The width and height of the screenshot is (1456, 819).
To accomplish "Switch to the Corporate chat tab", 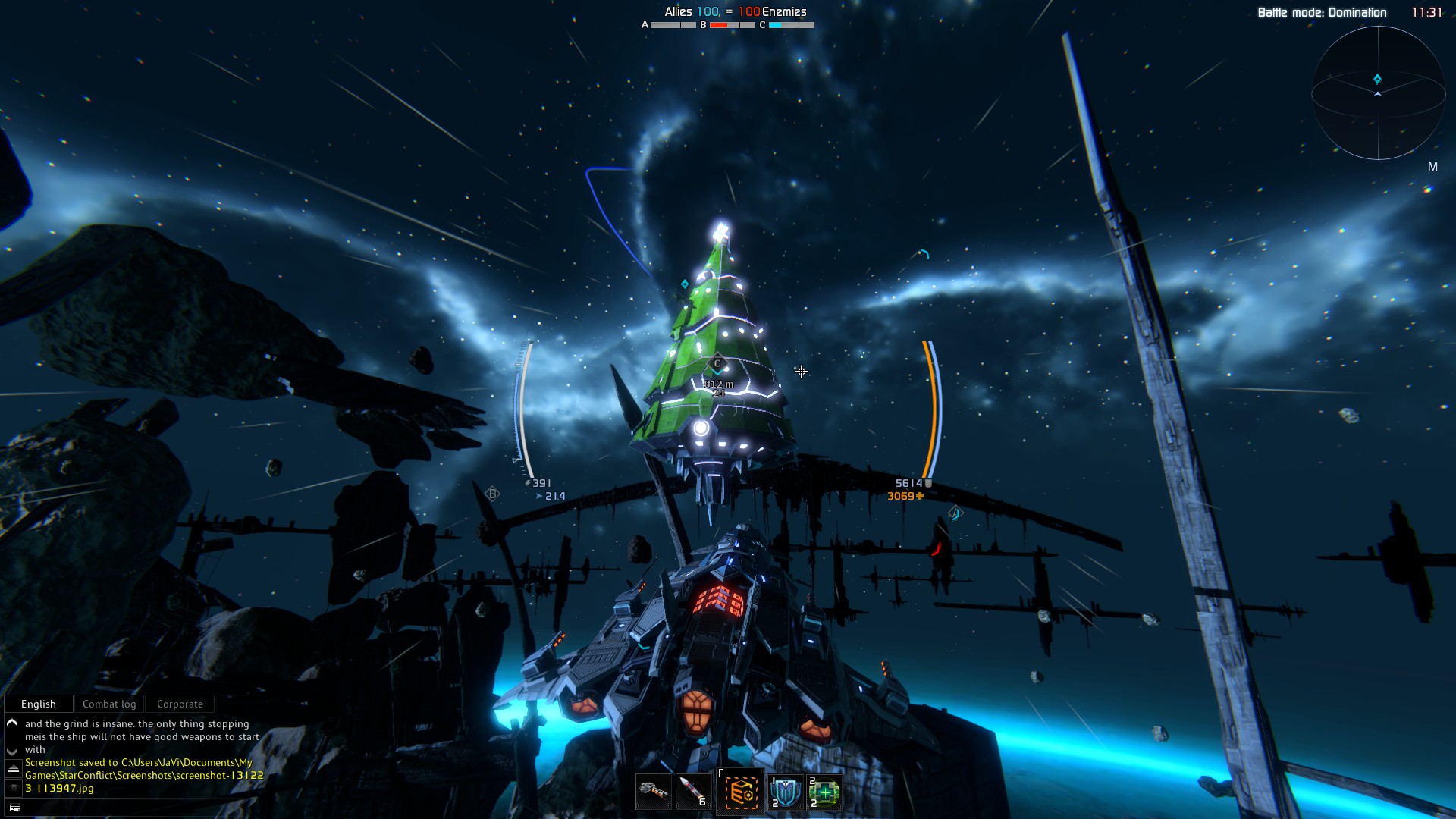I will click(180, 704).
